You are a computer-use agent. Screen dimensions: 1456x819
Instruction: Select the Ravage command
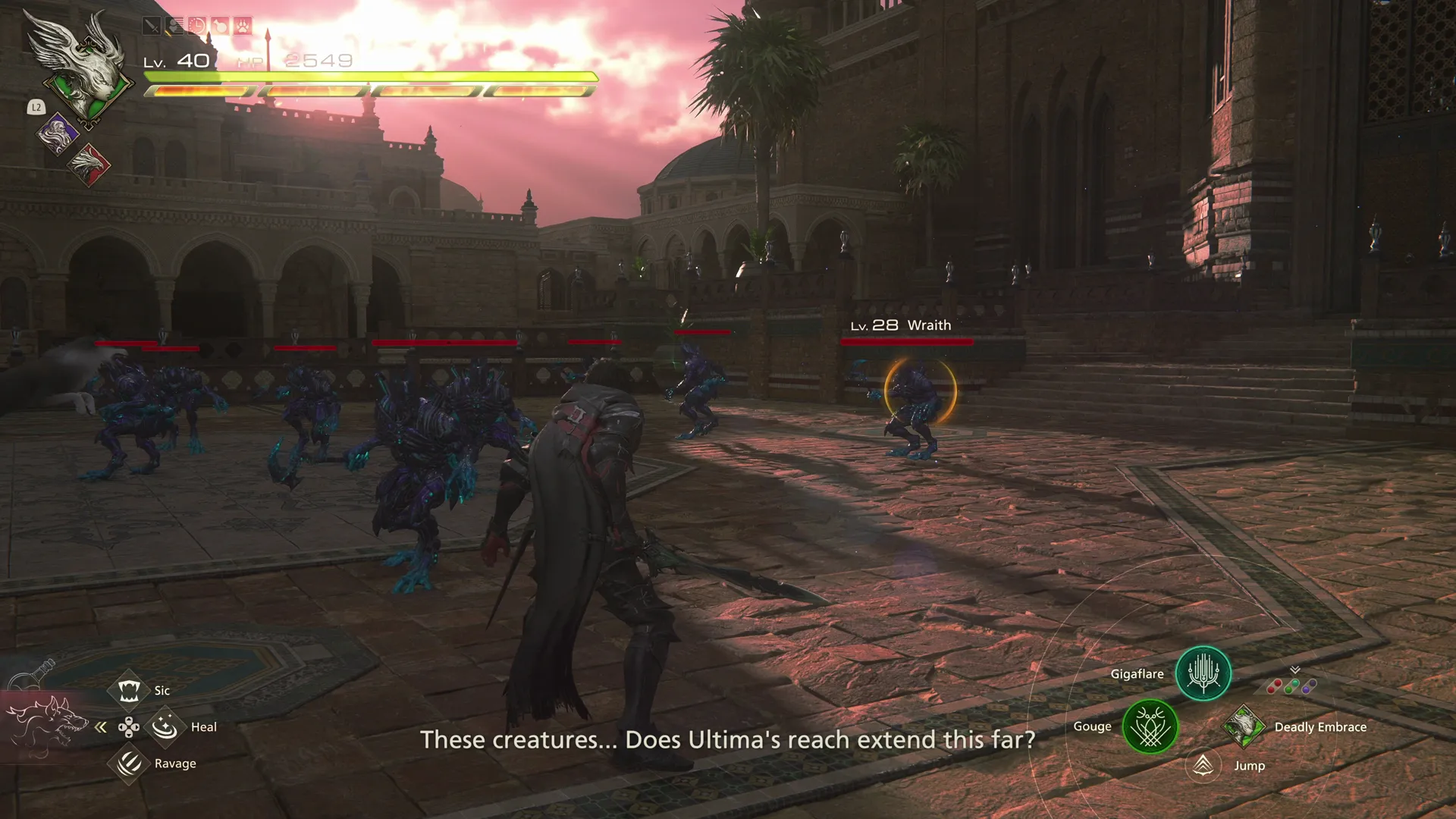pos(130,763)
